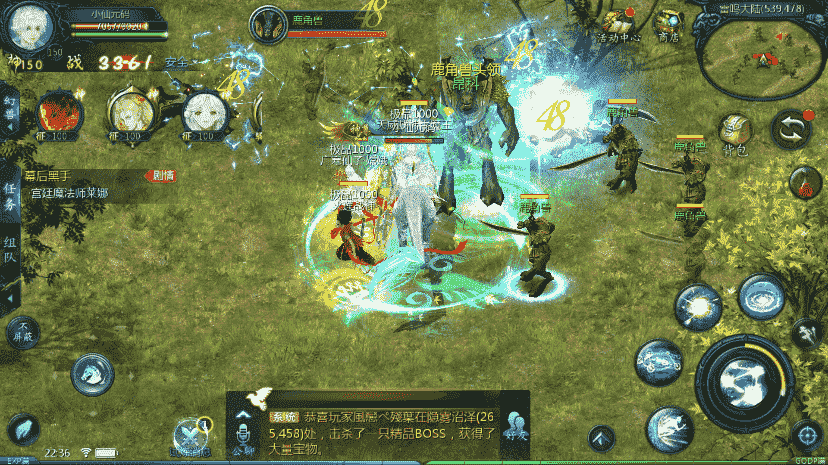
Task: Switch to the 组队 team tab
Action: point(9,248)
